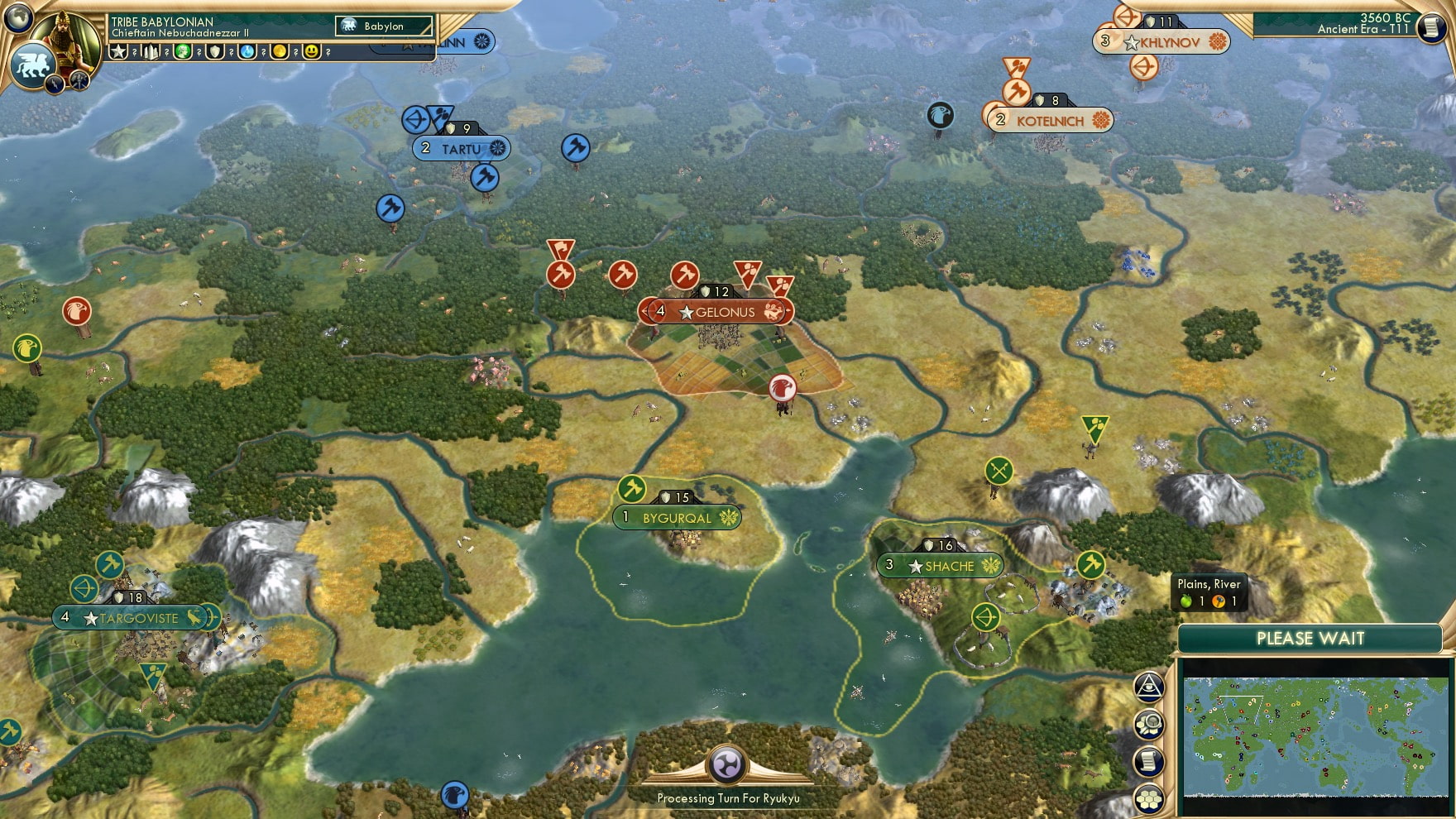Click the world minimap
The width and height of the screenshot is (1456, 819).
(x=1315, y=735)
